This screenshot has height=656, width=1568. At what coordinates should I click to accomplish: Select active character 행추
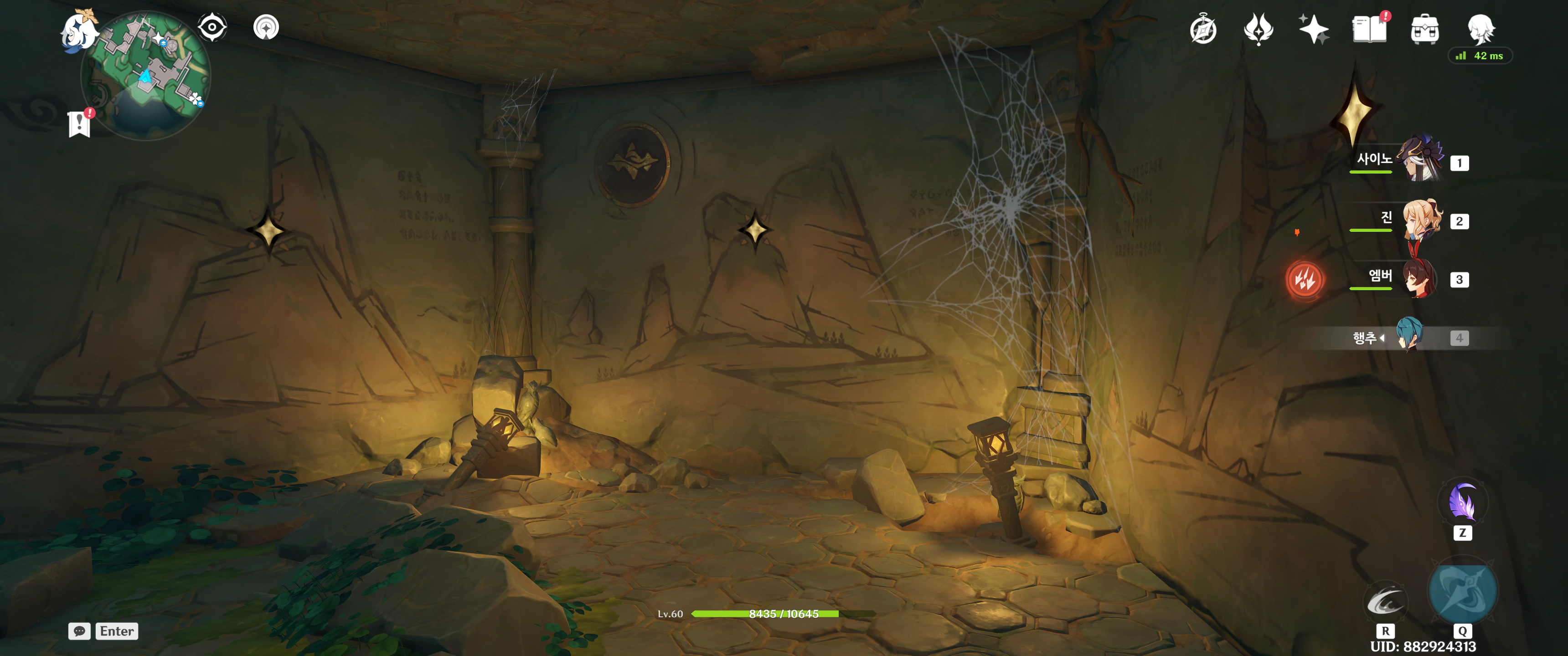(1408, 336)
